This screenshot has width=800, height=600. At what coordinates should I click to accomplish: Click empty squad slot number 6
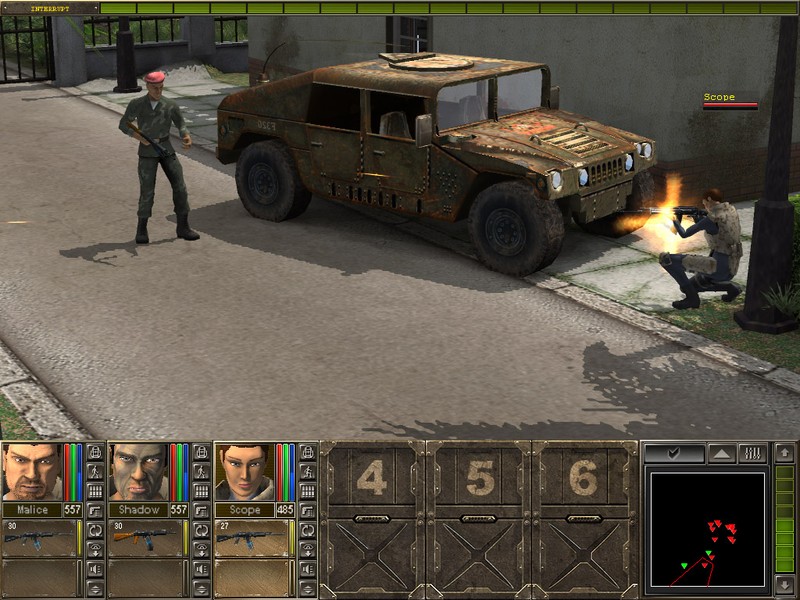(x=585, y=480)
